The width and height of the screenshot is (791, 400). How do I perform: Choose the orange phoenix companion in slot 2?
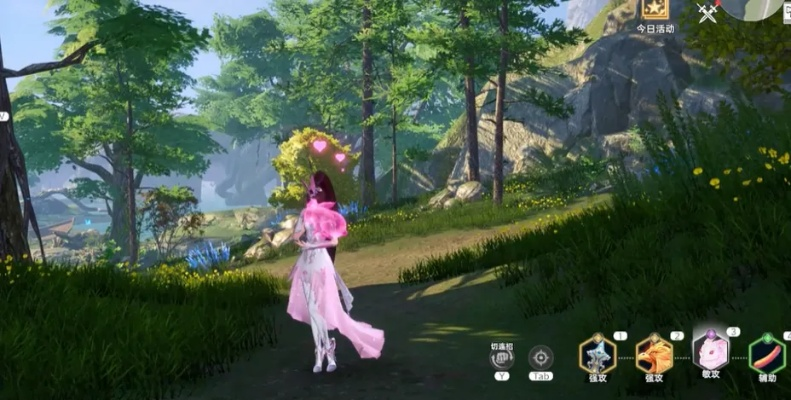[x=654, y=354]
